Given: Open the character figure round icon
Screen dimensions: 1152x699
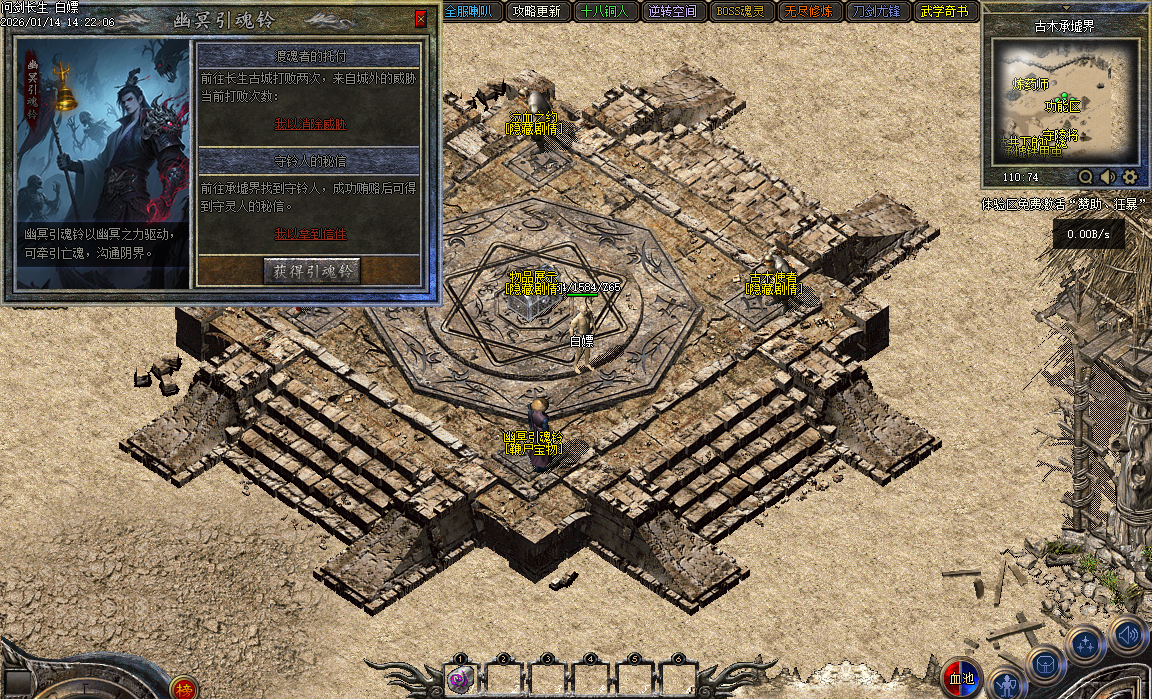Looking at the screenshot, I should [1008, 684].
